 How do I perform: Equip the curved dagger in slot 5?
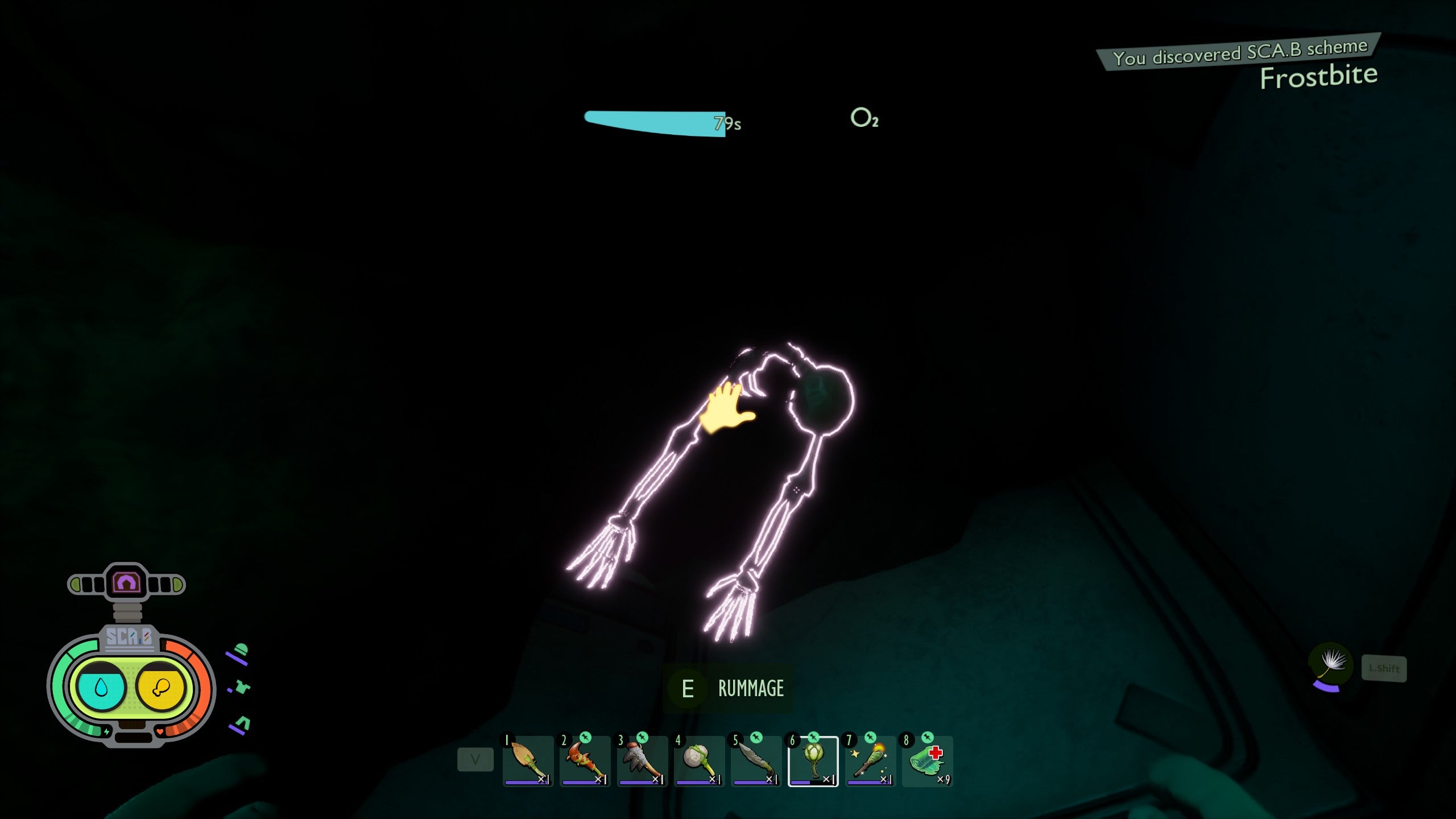tap(756, 761)
